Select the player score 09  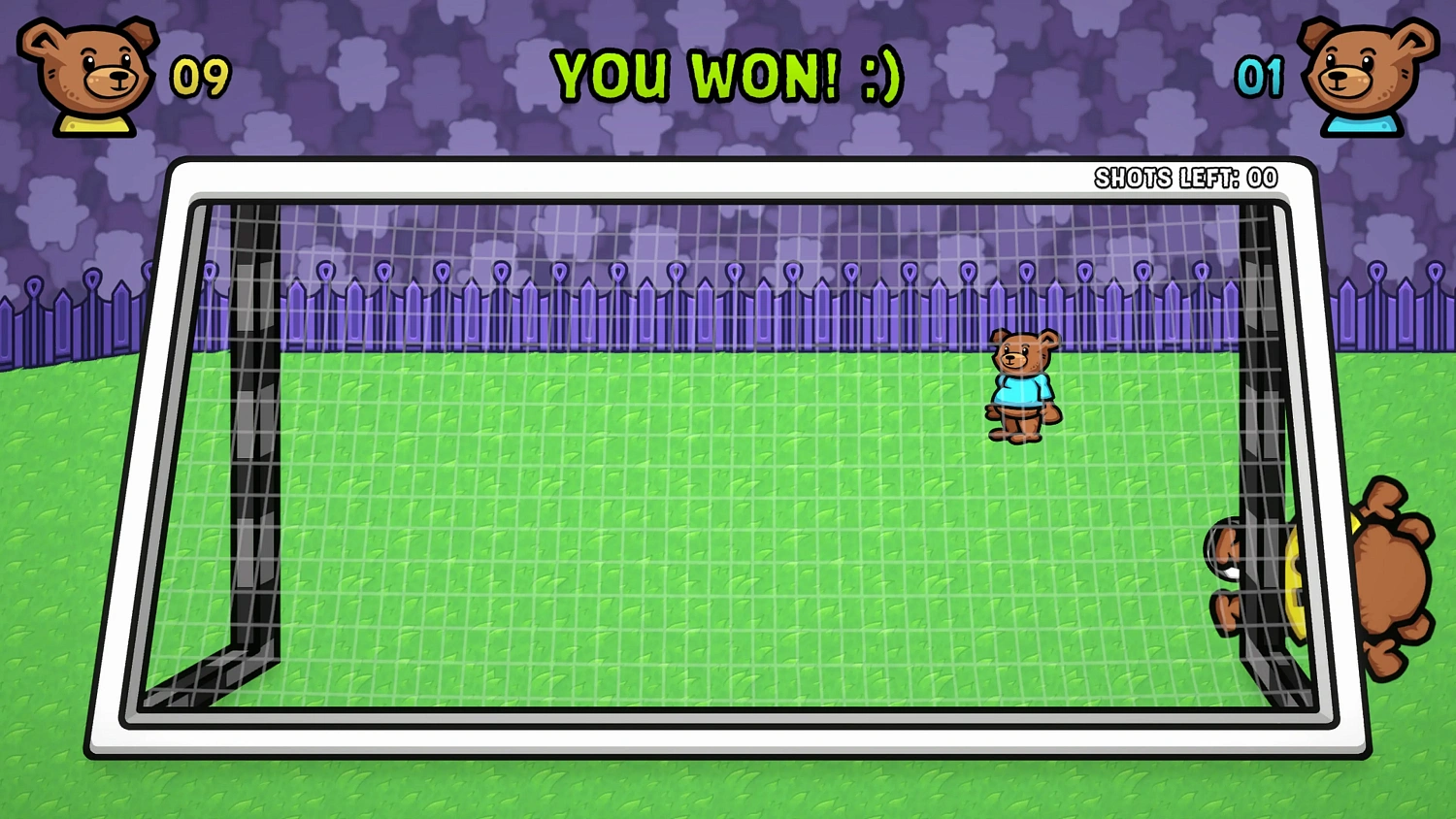(x=199, y=75)
